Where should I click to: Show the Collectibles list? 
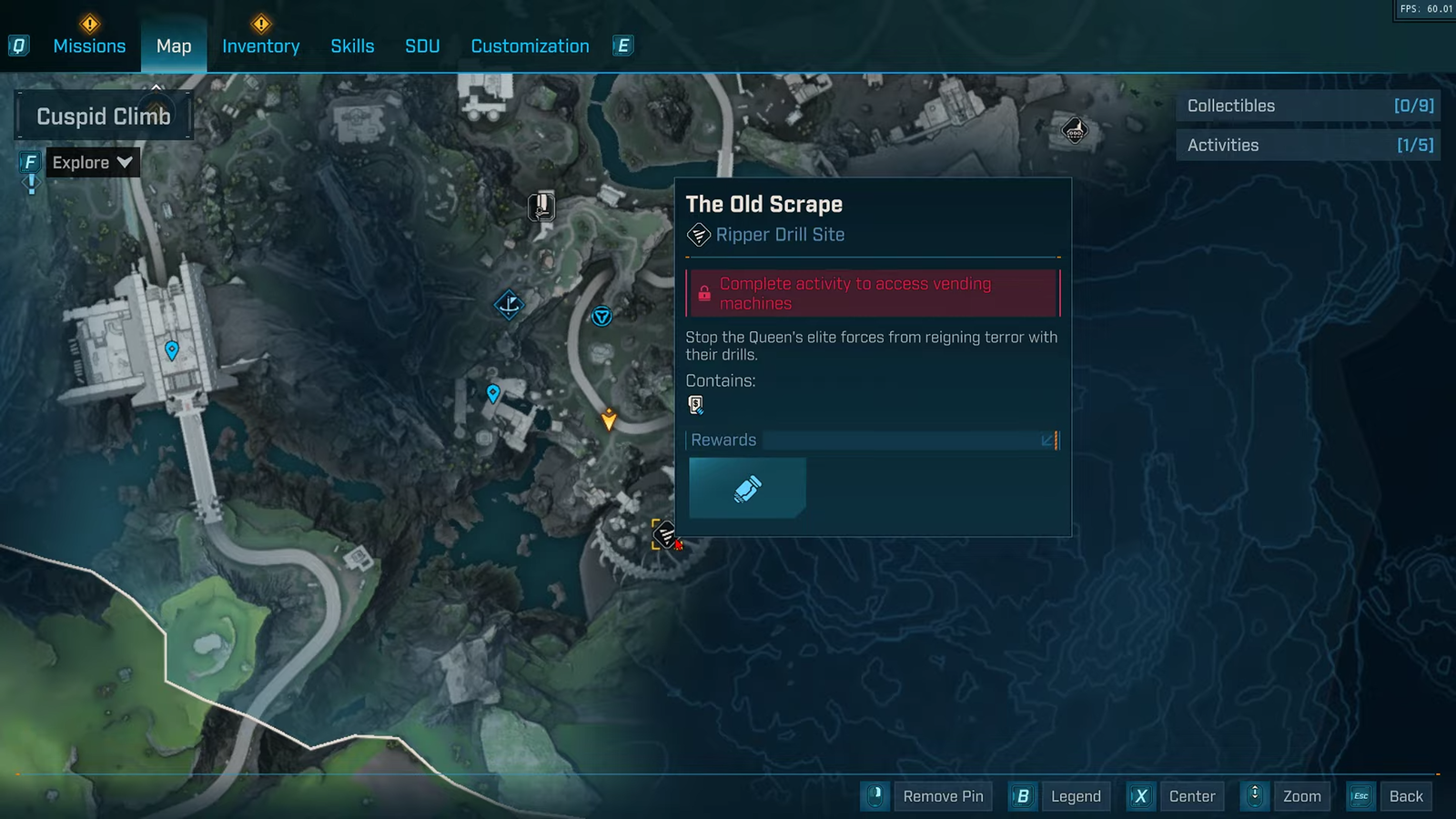click(1308, 106)
